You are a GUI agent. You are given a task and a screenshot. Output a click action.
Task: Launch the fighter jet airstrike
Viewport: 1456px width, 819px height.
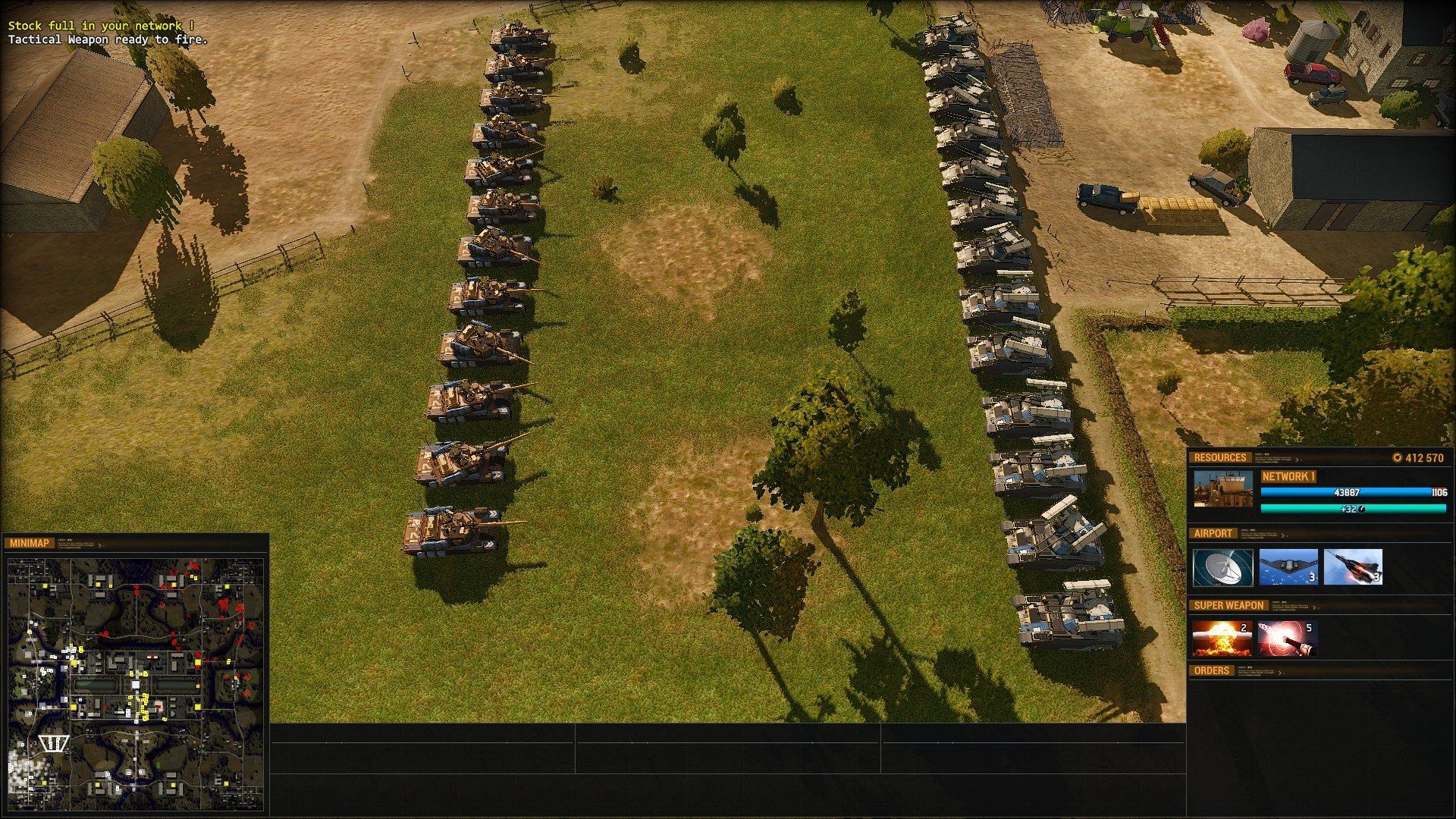point(1353,567)
